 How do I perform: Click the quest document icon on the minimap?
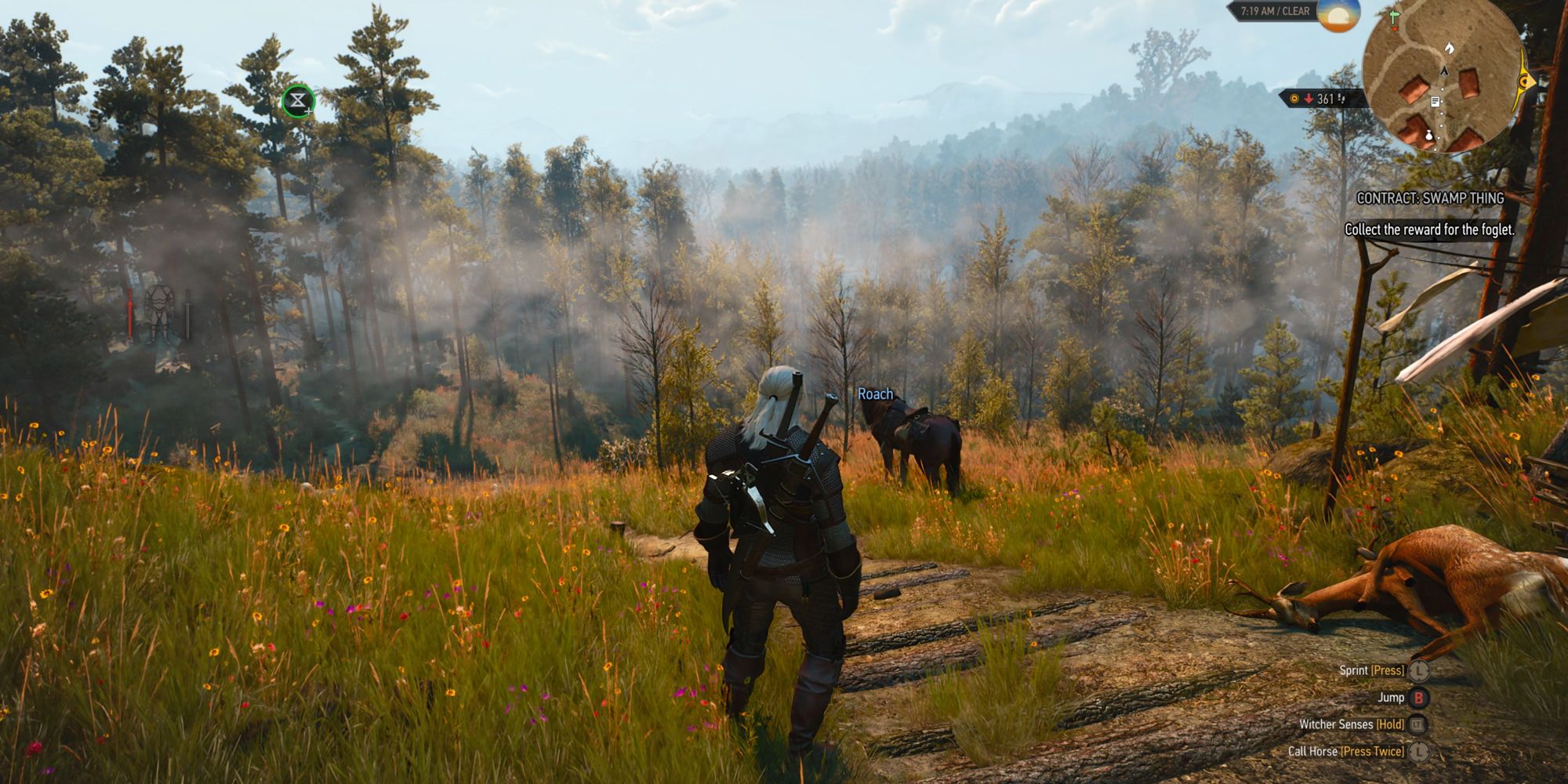point(1435,102)
